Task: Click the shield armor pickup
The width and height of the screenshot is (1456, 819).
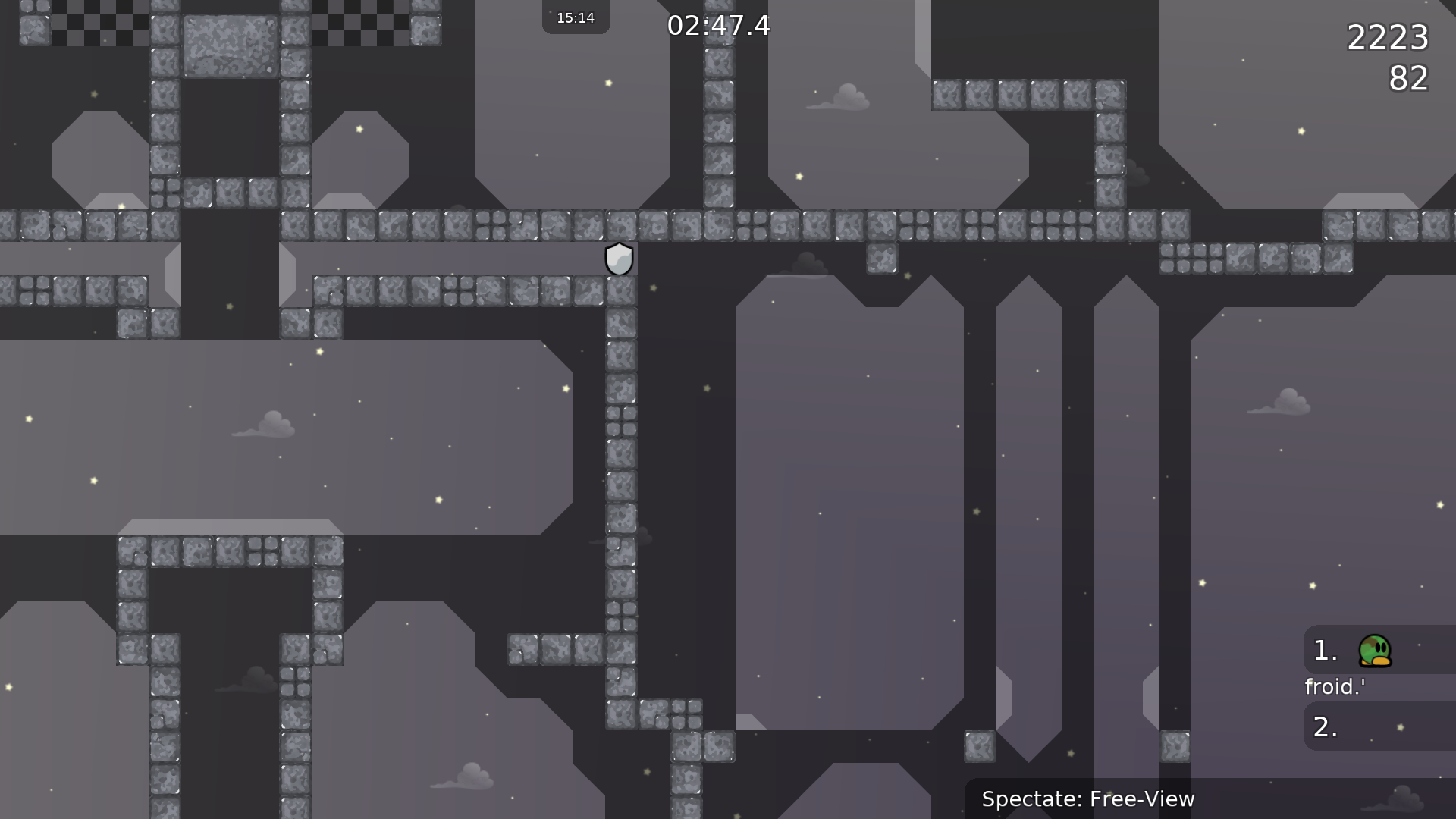Action: point(620,258)
